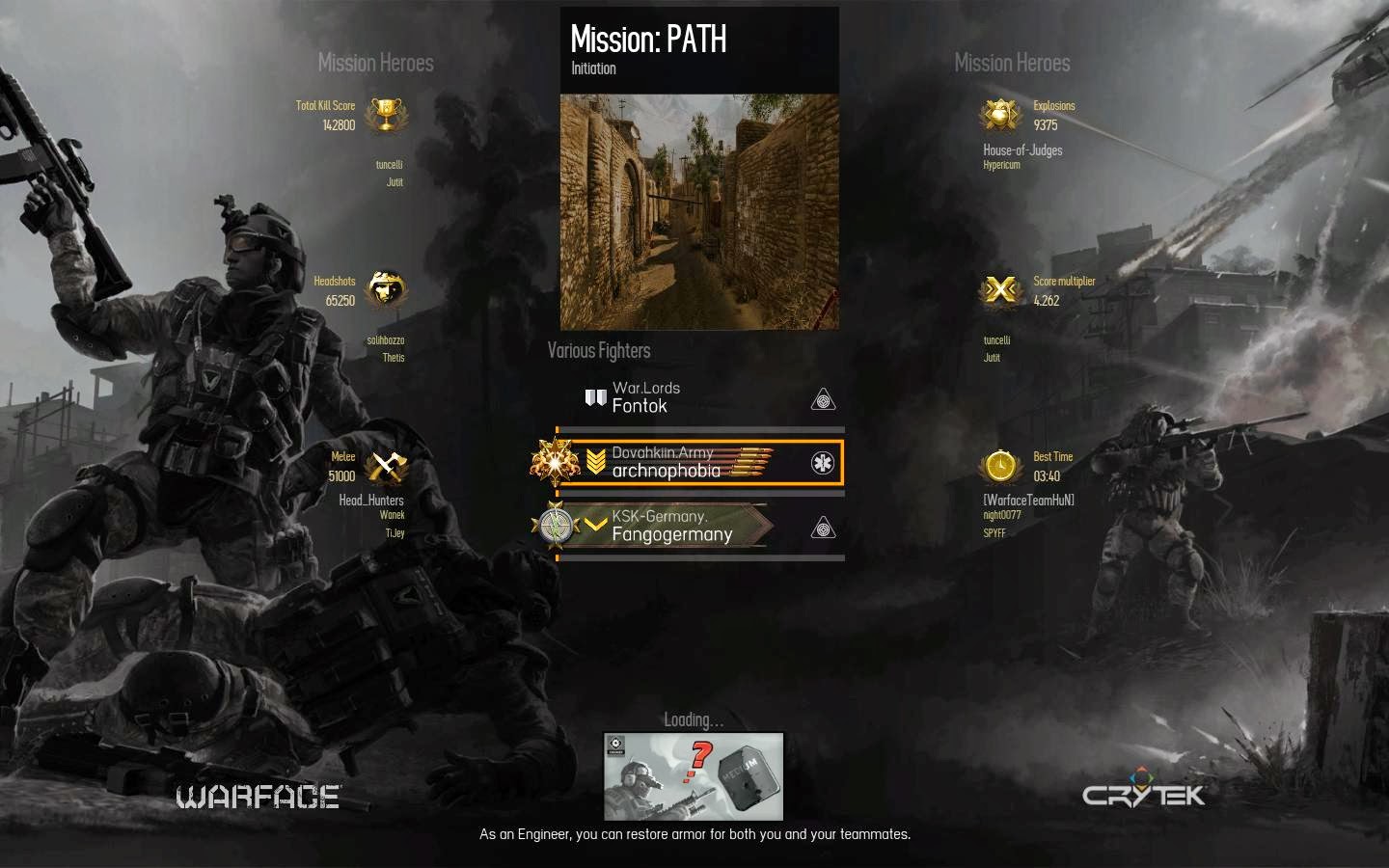Select the Explosions bomb medal icon
Viewport: 1389px width, 868px height.
tap(1000, 115)
